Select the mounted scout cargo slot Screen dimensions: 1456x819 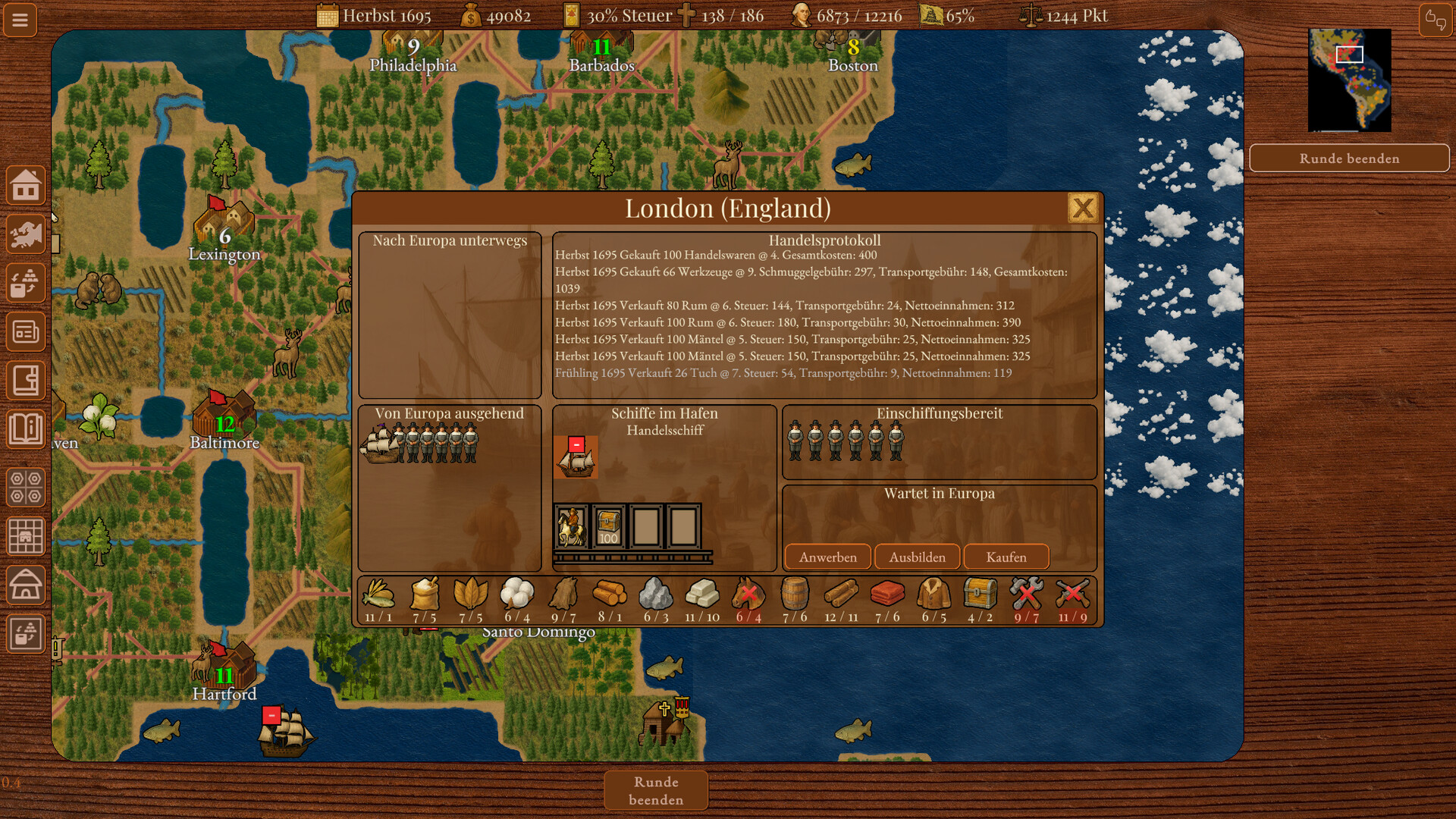(571, 526)
